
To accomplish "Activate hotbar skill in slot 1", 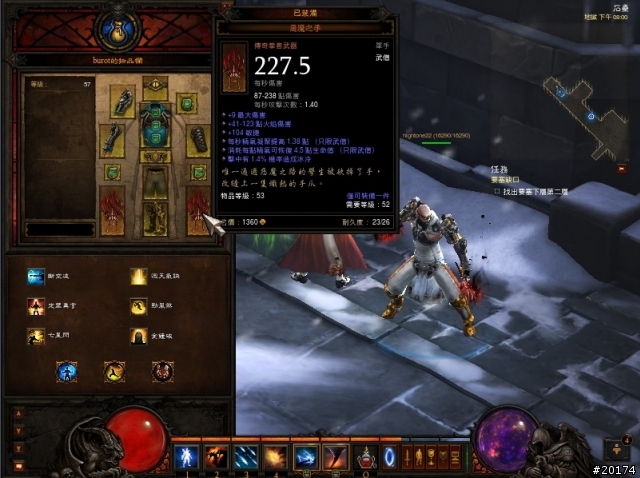I will (187, 457).
